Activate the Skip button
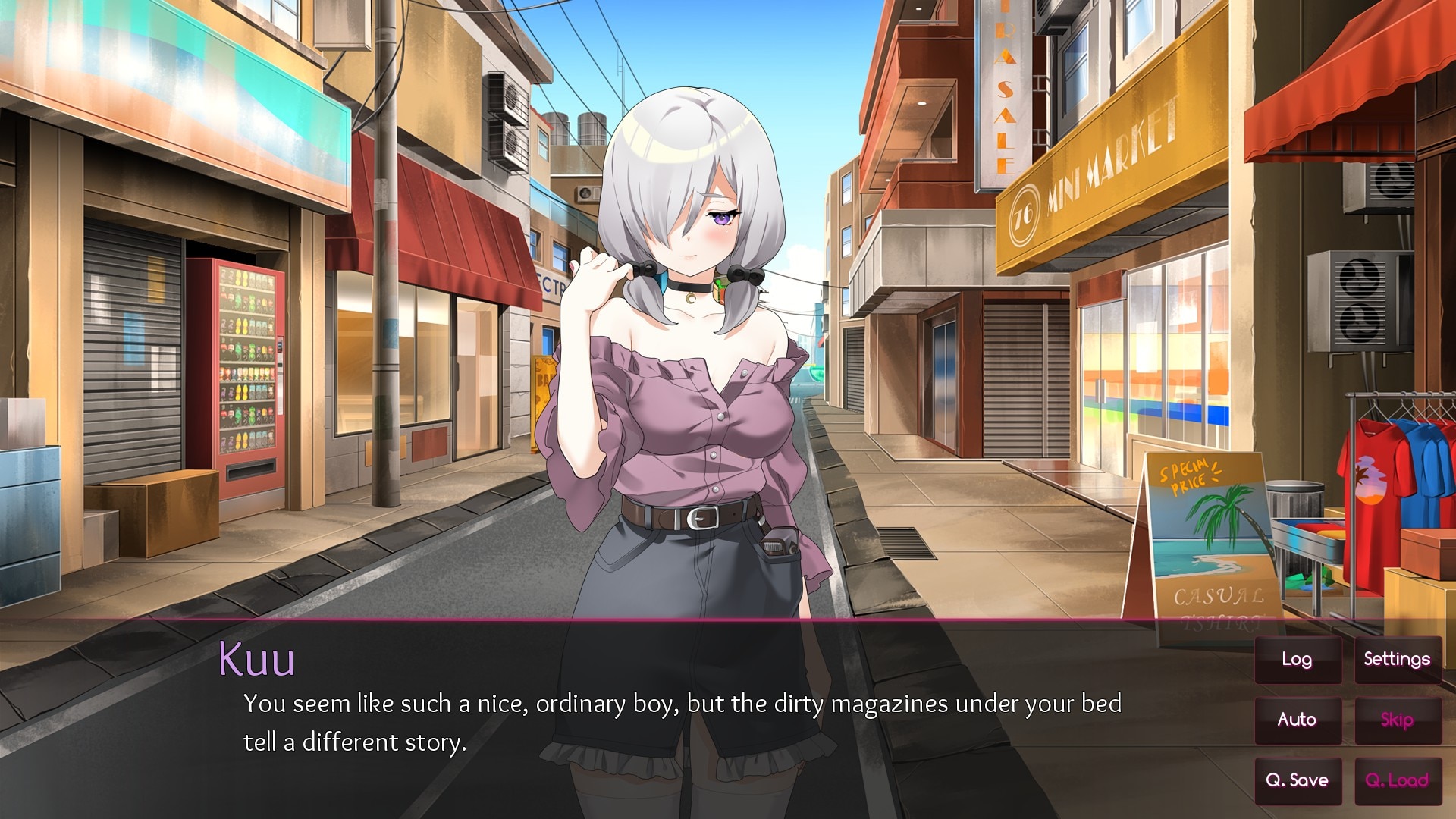The width and height of the screenshot is (1456, 819). [x=1397, y=720]
